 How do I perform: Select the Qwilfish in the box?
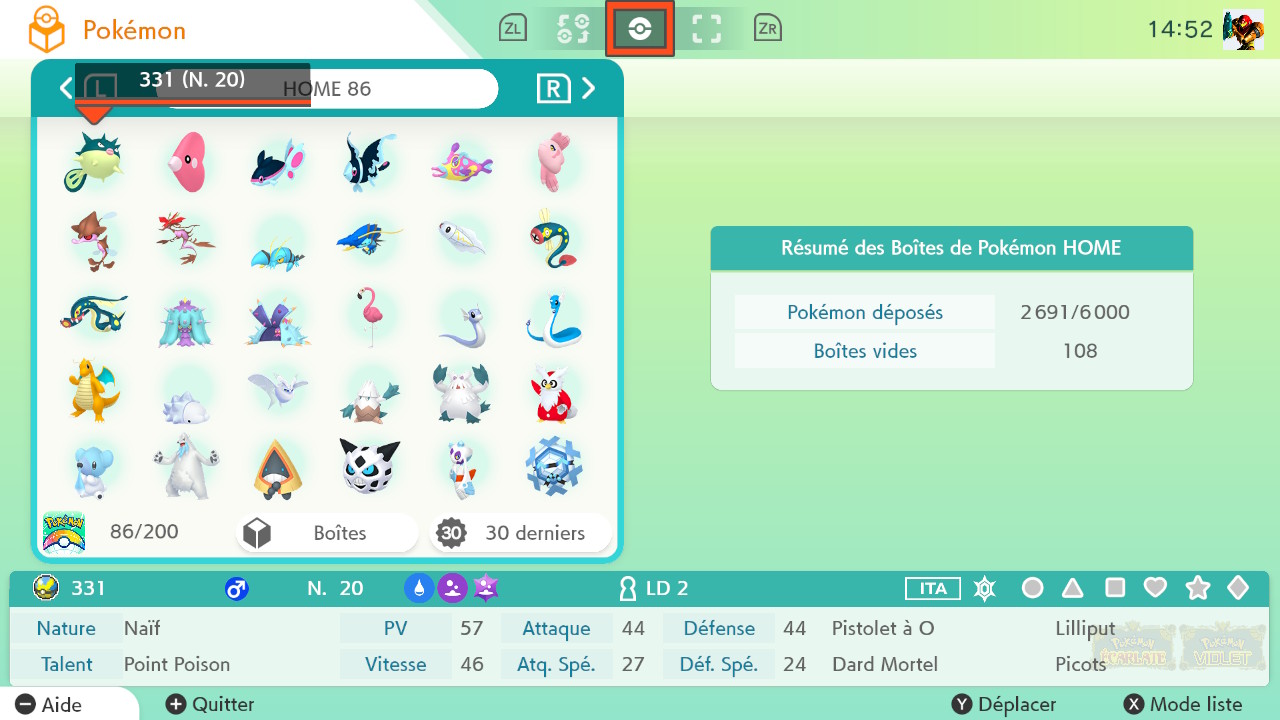[93, 162]
